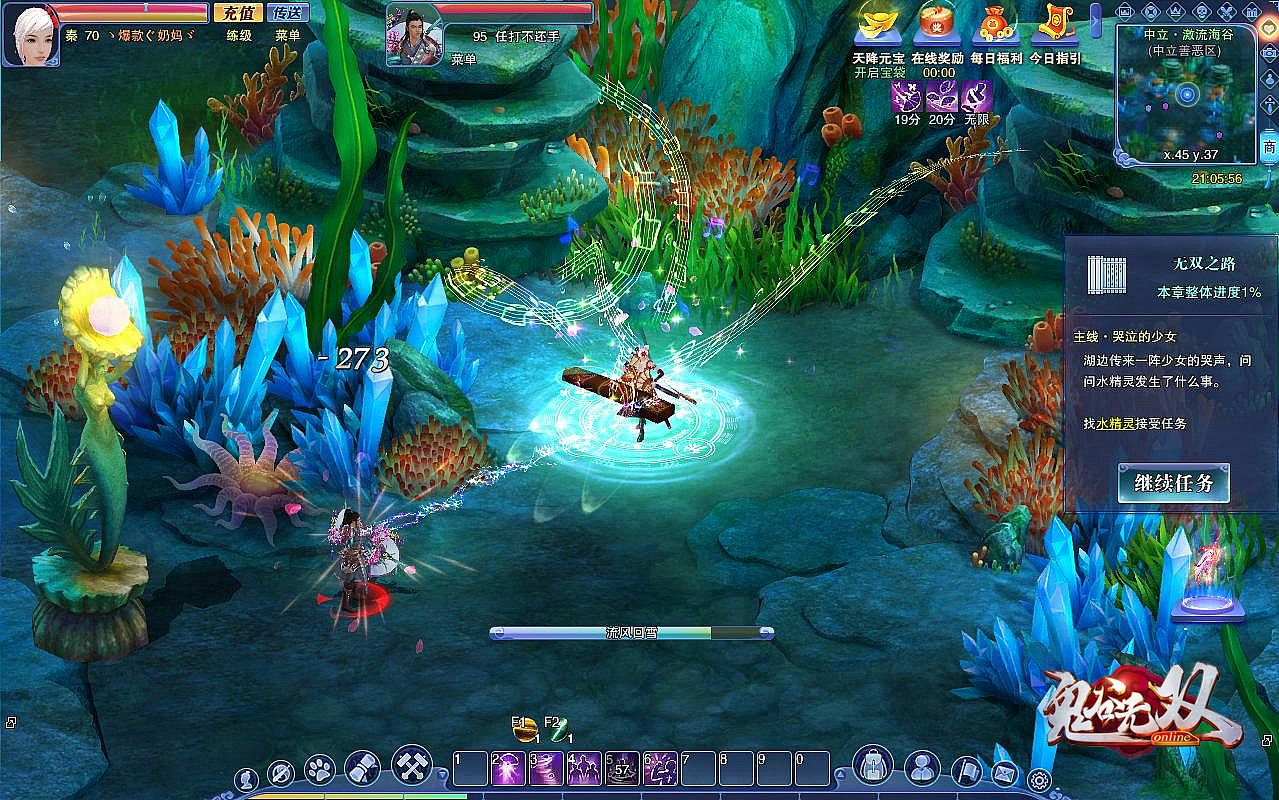Viewport: 1279px width, 800px height.
Task: Select the white-haired player portrait
Action: click(31, 34)
